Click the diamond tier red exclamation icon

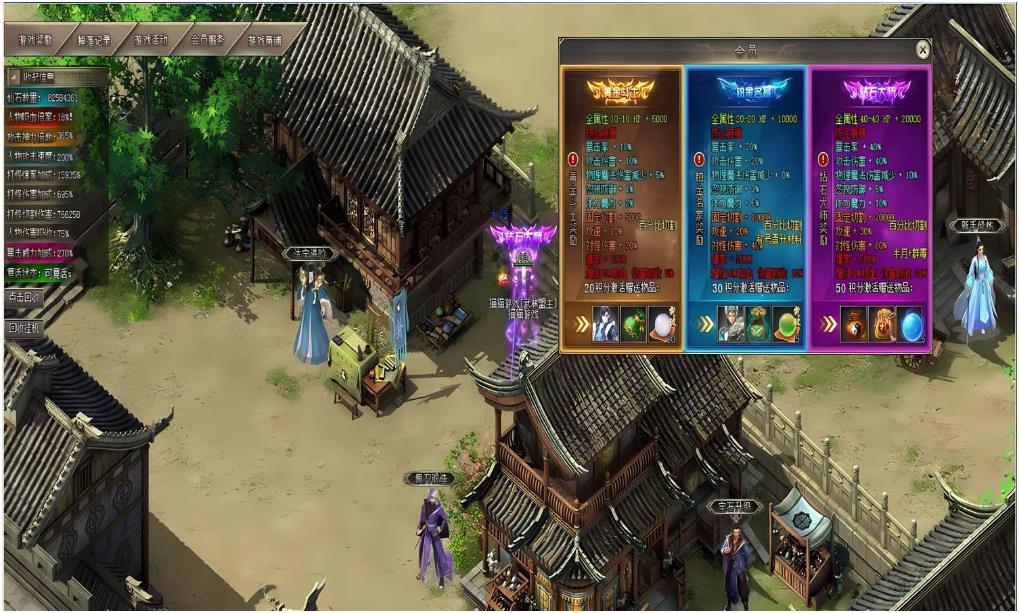[x=822, y=158]
